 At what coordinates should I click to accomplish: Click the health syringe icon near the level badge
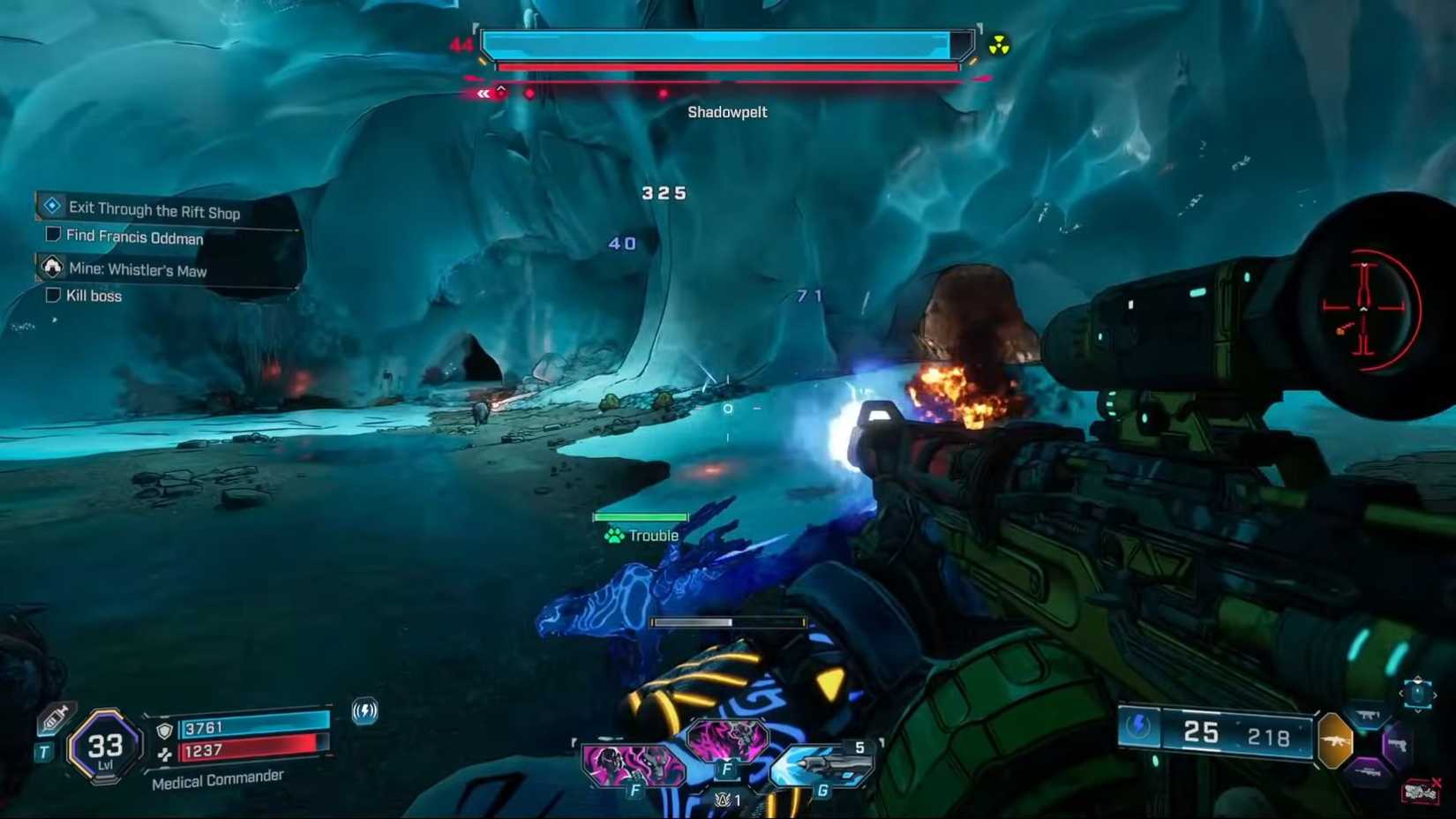pos(56,716)
